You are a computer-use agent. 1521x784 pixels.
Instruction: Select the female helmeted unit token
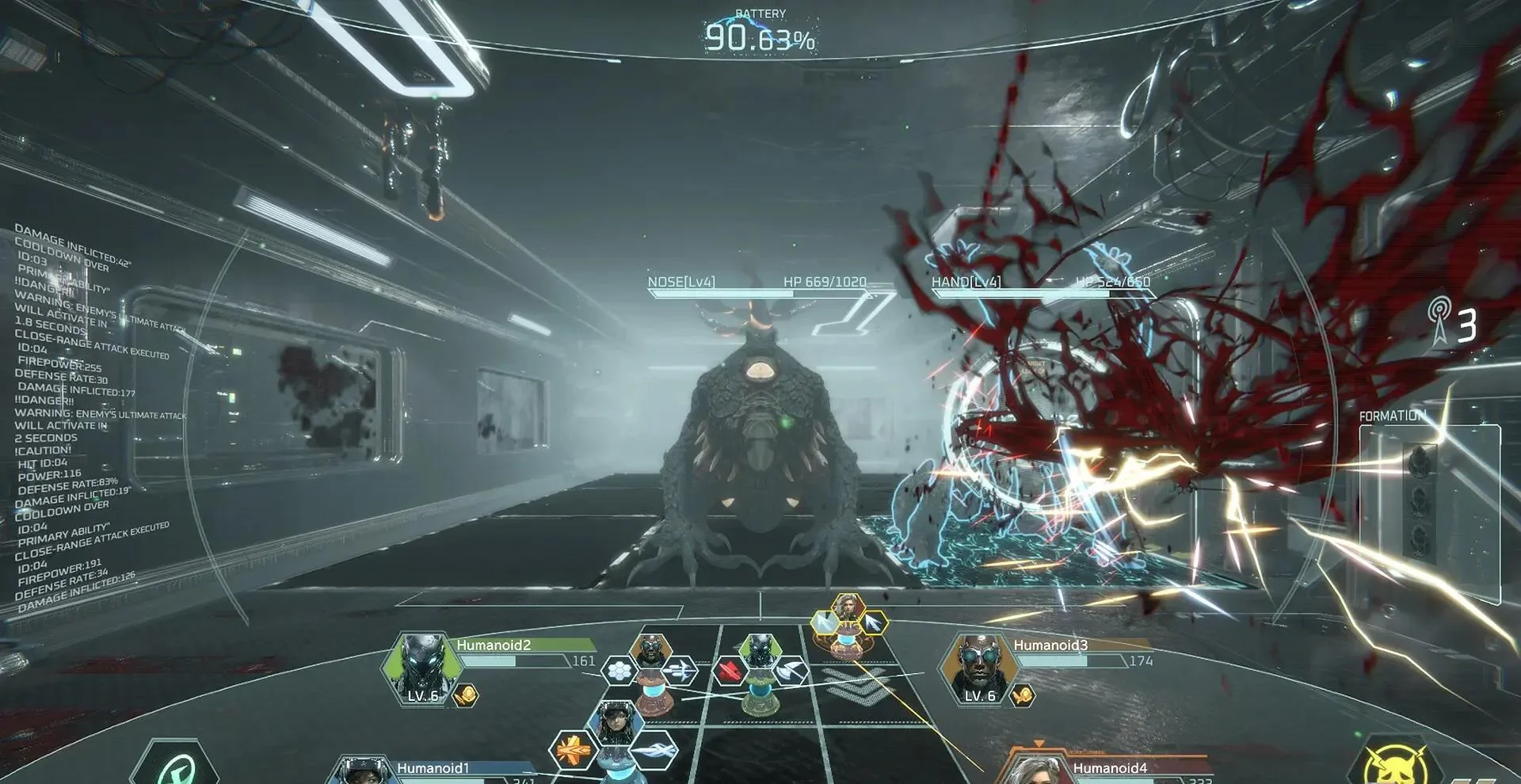tap(612, 721)
